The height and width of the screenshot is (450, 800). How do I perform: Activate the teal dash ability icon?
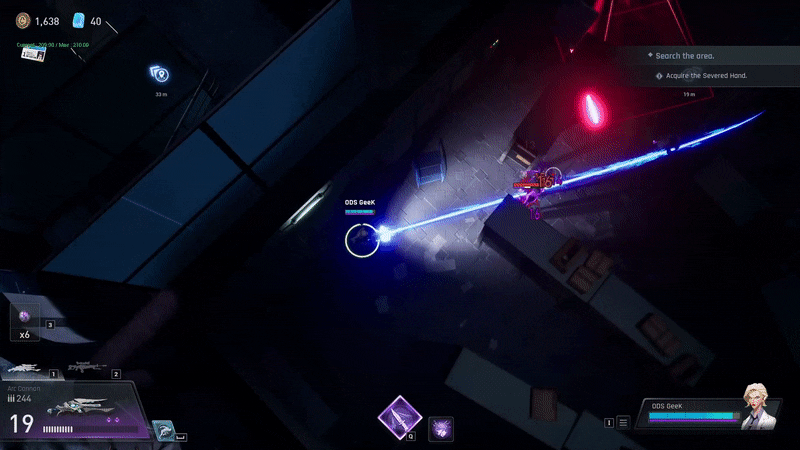165,431
